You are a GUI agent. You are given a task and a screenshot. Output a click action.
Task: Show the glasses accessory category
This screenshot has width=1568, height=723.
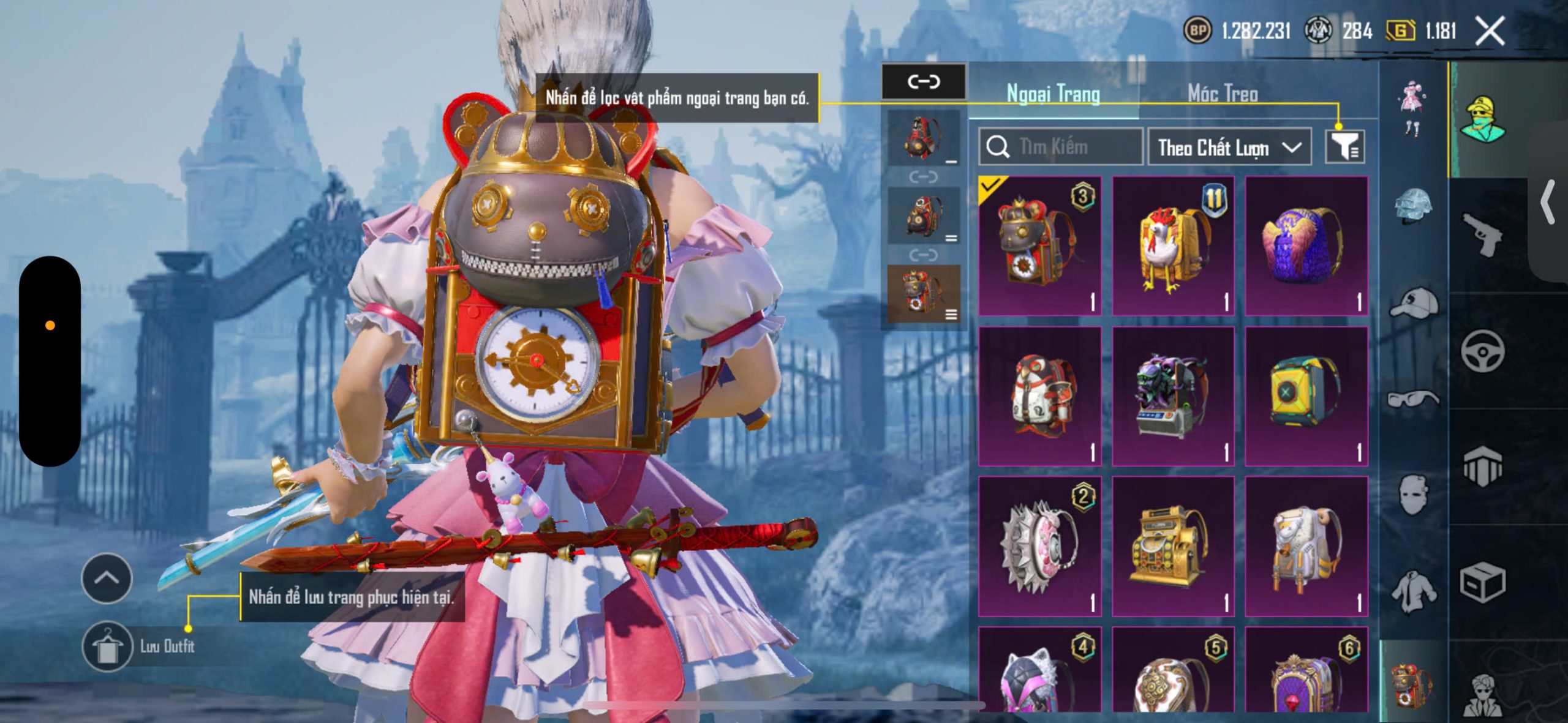1414,399
